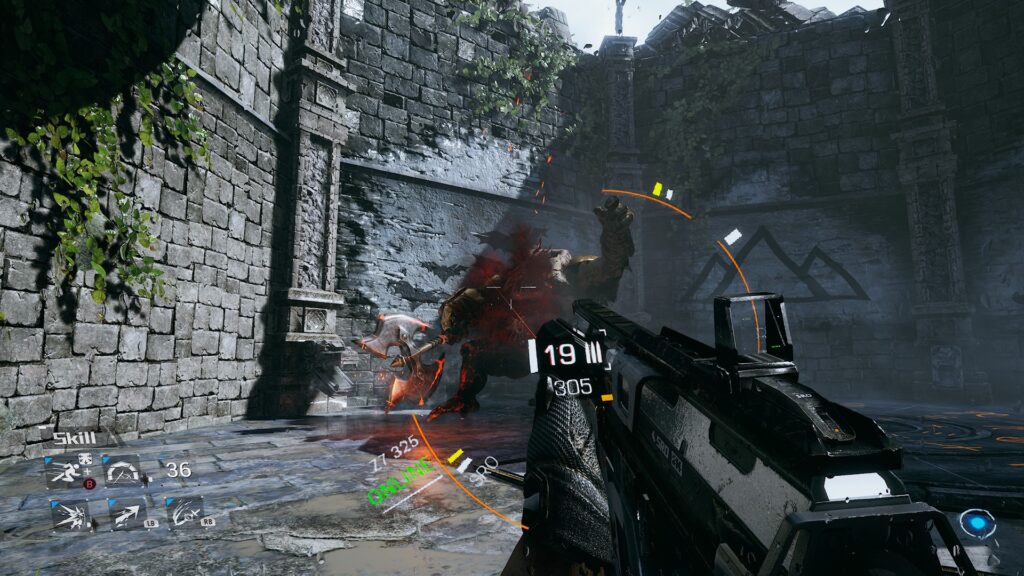Image resolution: width=1024 pixels, height=576 pixels.
Task: Click the glowing blue orb indicator
Action: pos(977,523)
